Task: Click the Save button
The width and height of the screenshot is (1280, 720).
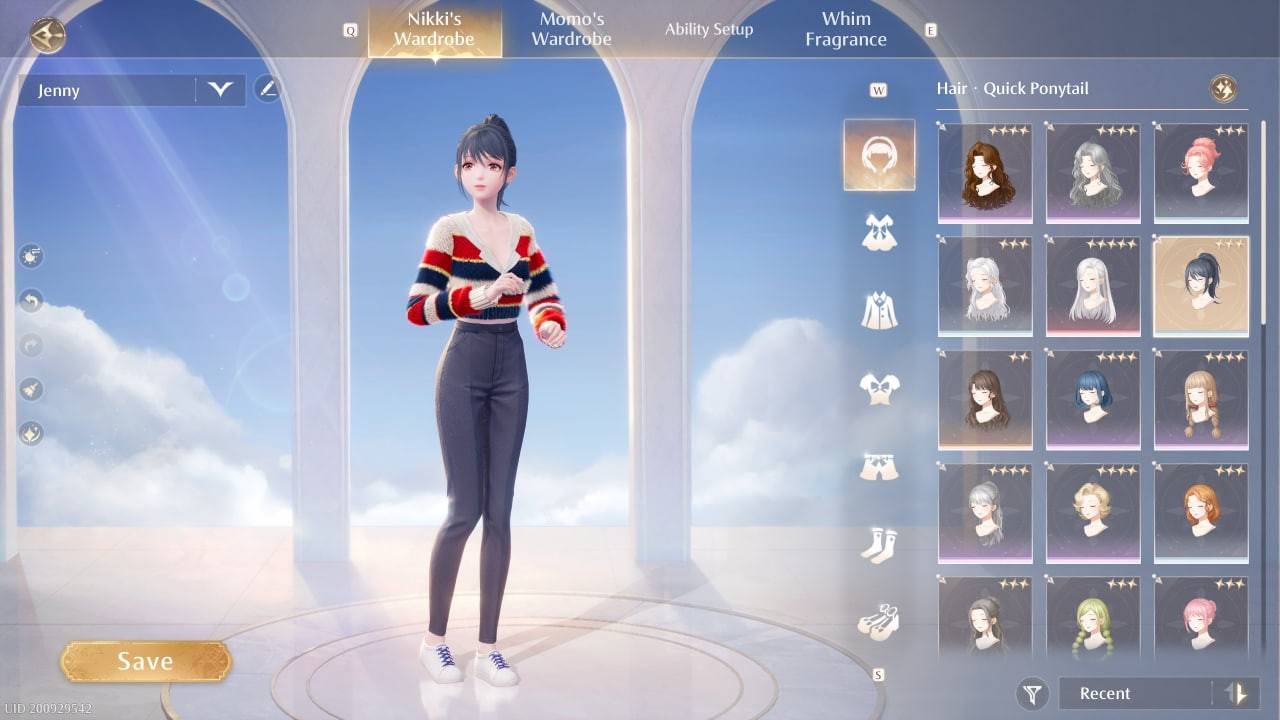Action: 146,660
